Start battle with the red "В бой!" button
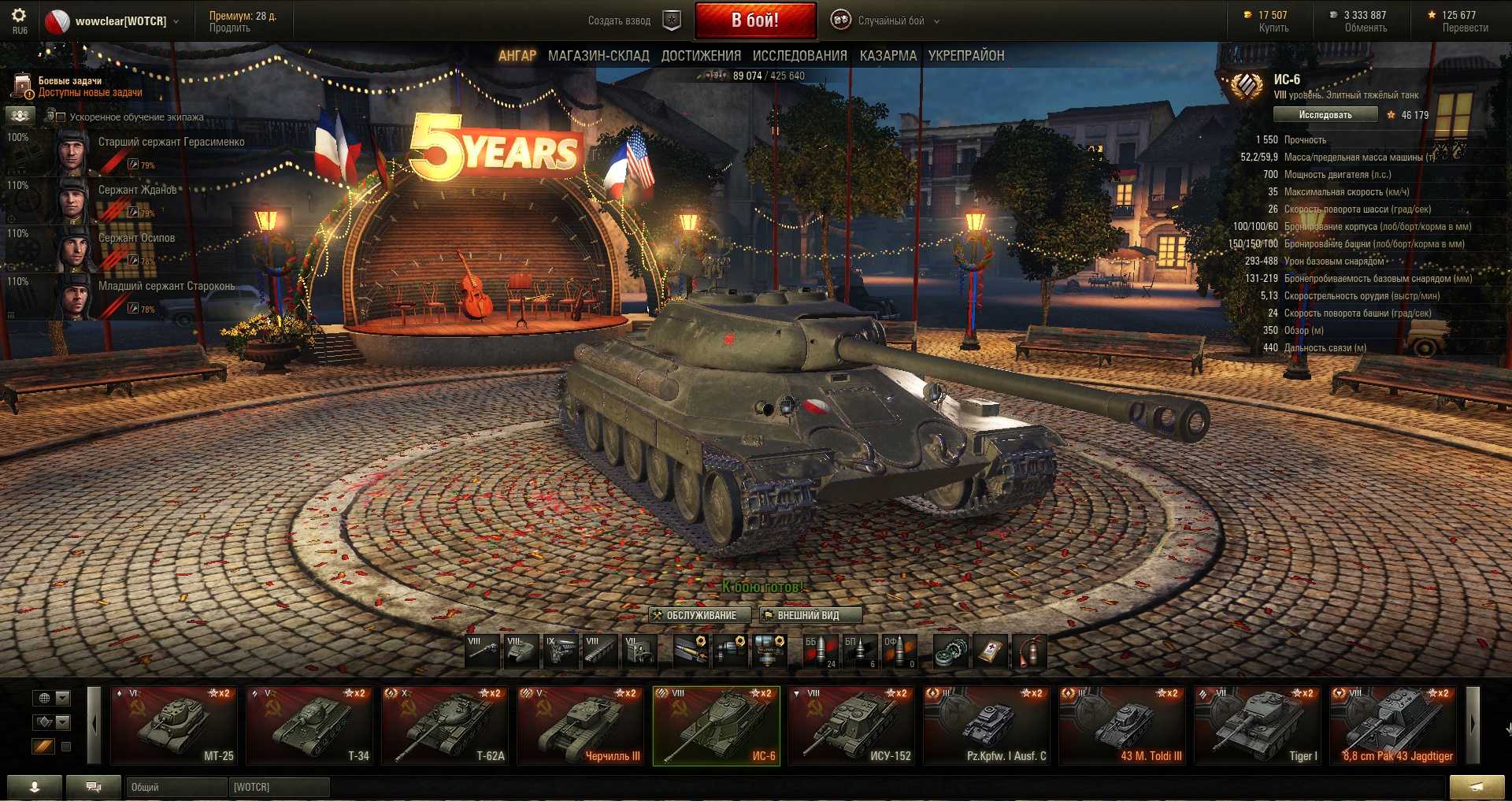This screenshot has width=1512, height=801. (754, 20)
